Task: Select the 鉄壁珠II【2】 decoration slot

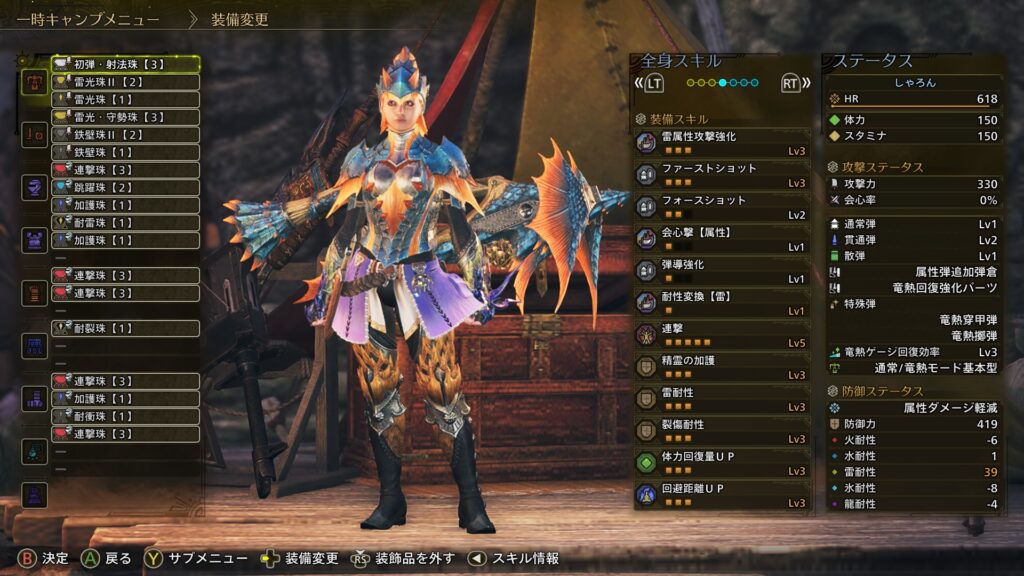Action: pos(125,134)
